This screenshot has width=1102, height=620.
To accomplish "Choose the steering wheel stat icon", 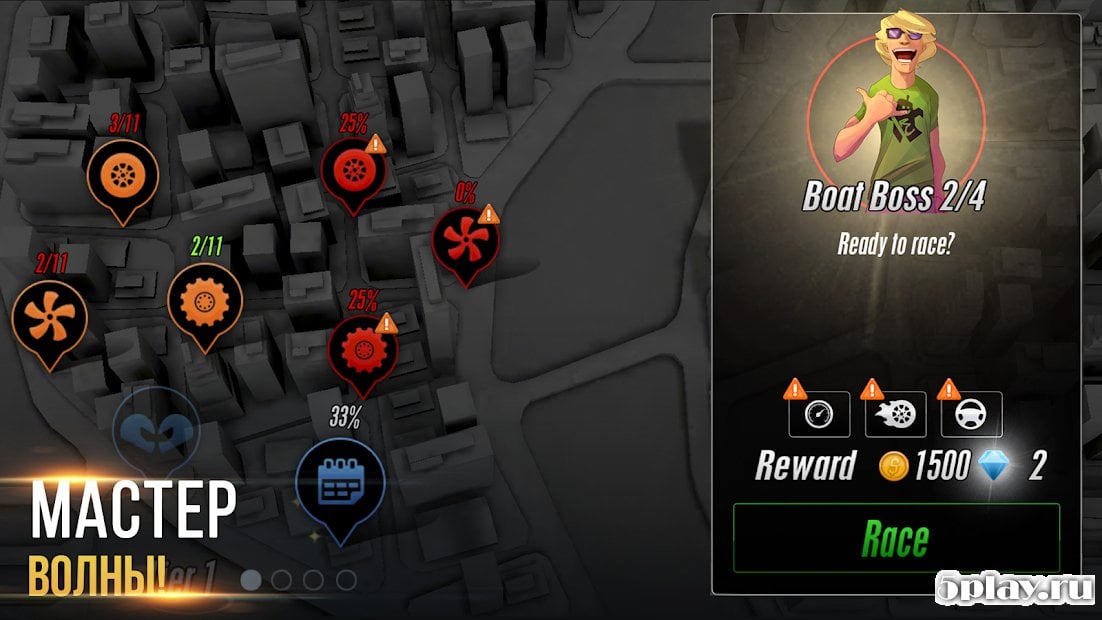I will [971, 413].
